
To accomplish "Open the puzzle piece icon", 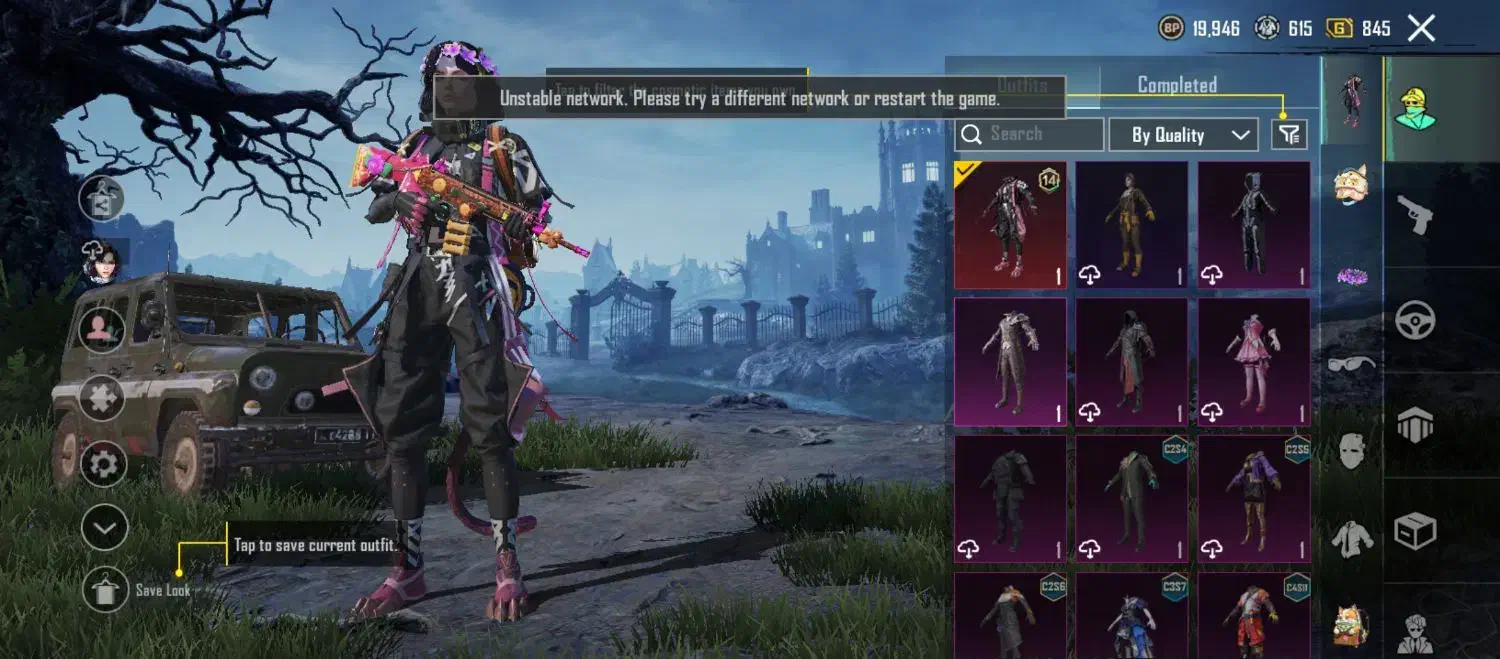I will click(103, 398).
